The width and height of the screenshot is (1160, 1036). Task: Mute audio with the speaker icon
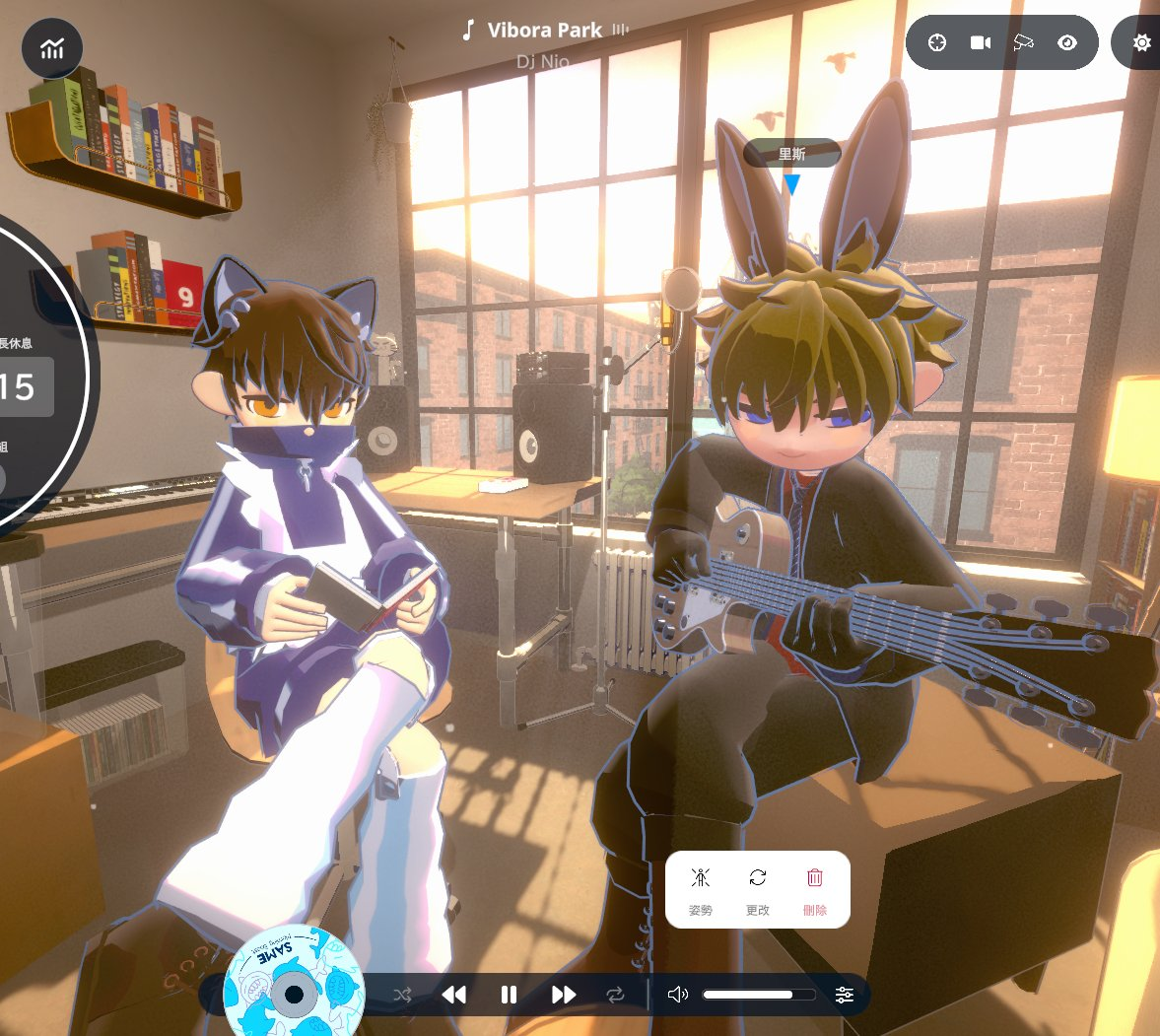click(678, 995)
